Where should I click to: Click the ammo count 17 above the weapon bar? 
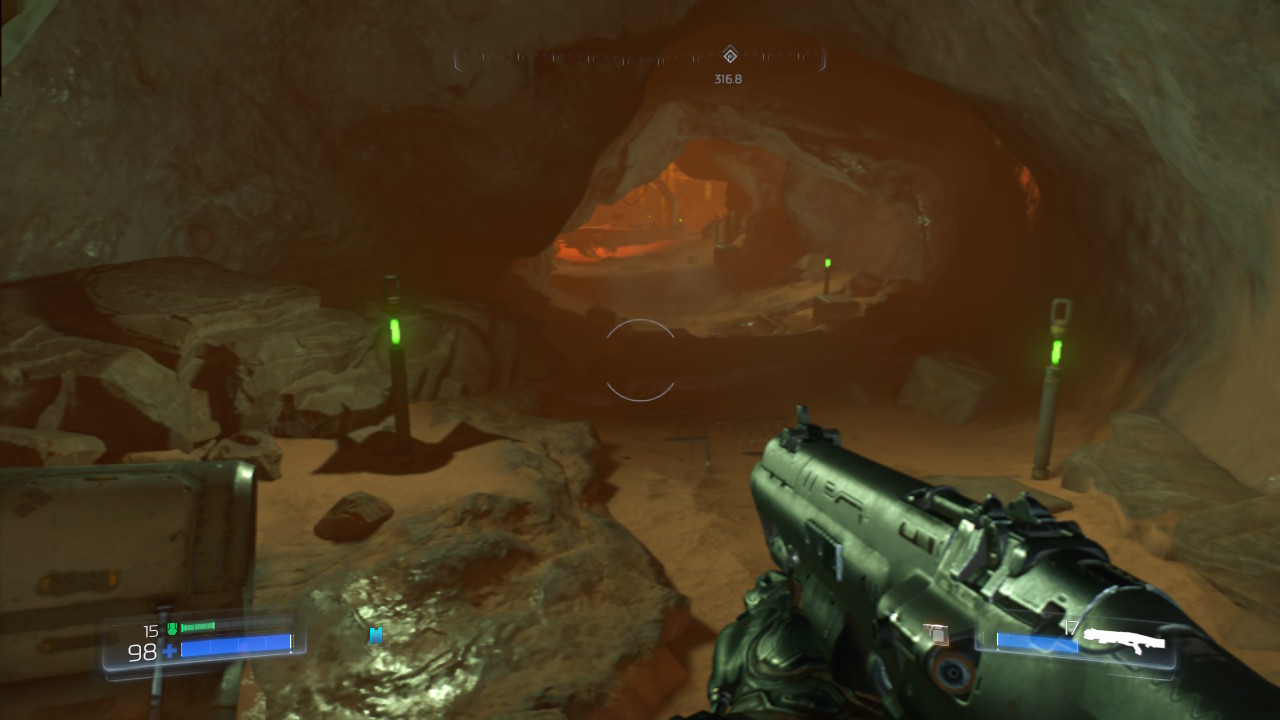[1070, 628]
